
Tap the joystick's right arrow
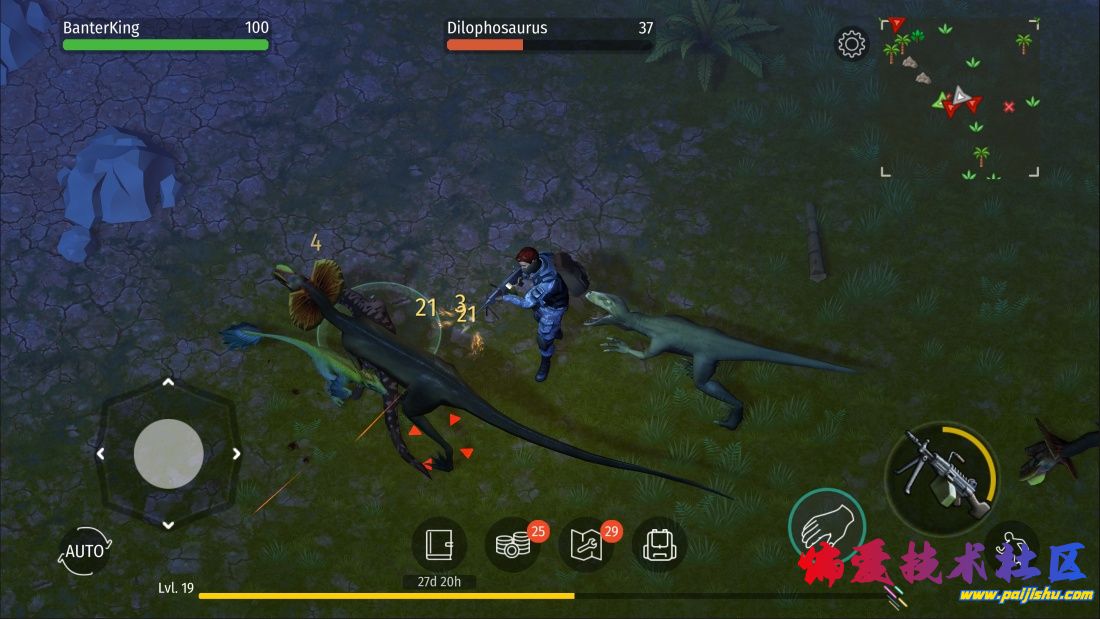coord(236,453)
